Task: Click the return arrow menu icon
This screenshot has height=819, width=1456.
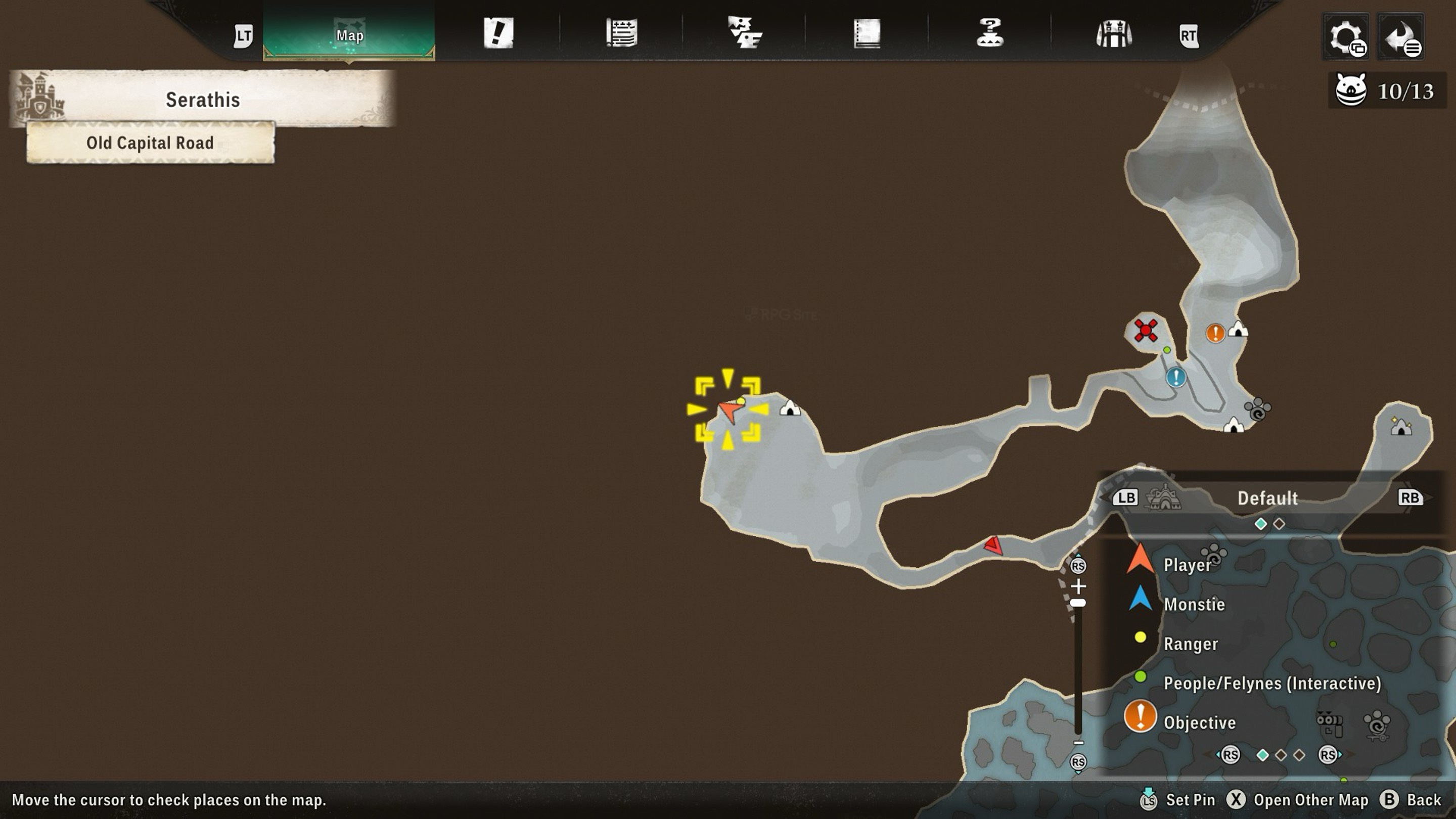Action: (x=1401, y=37)
